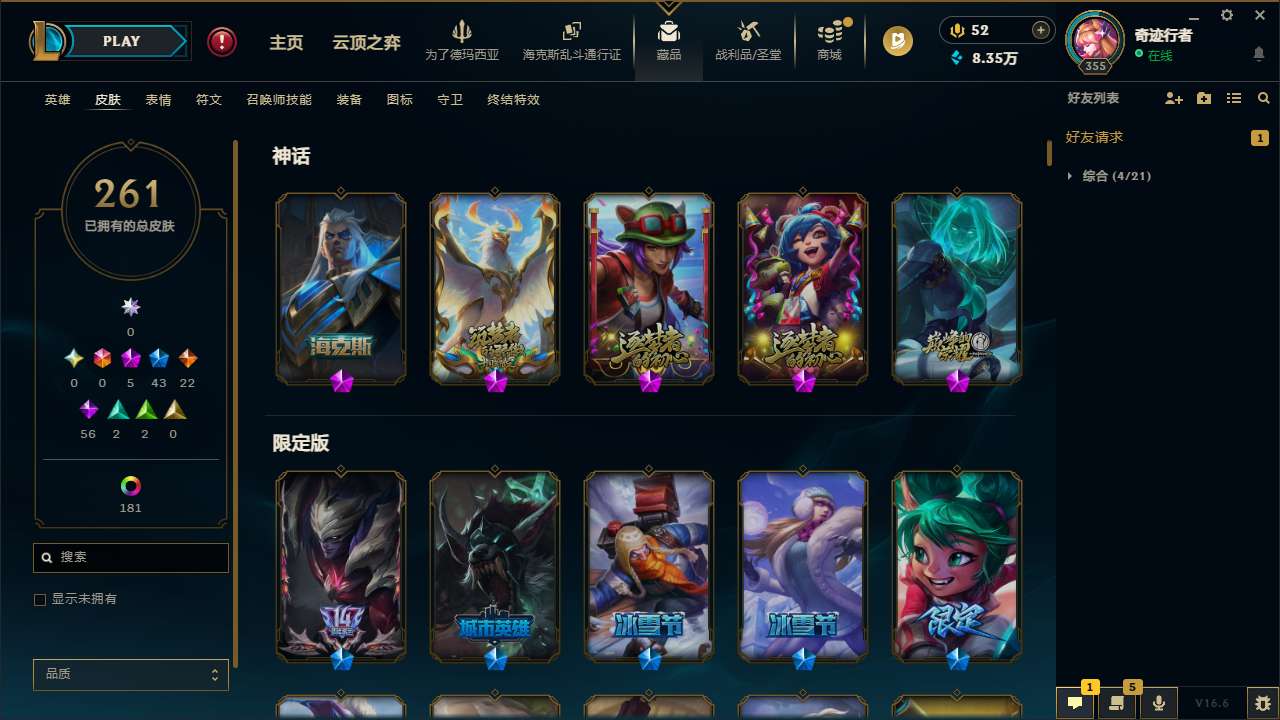Toggle the notification bell below the summoner profile
The height and width of the screenshot is (720, 1280).
coord(1258,54)
